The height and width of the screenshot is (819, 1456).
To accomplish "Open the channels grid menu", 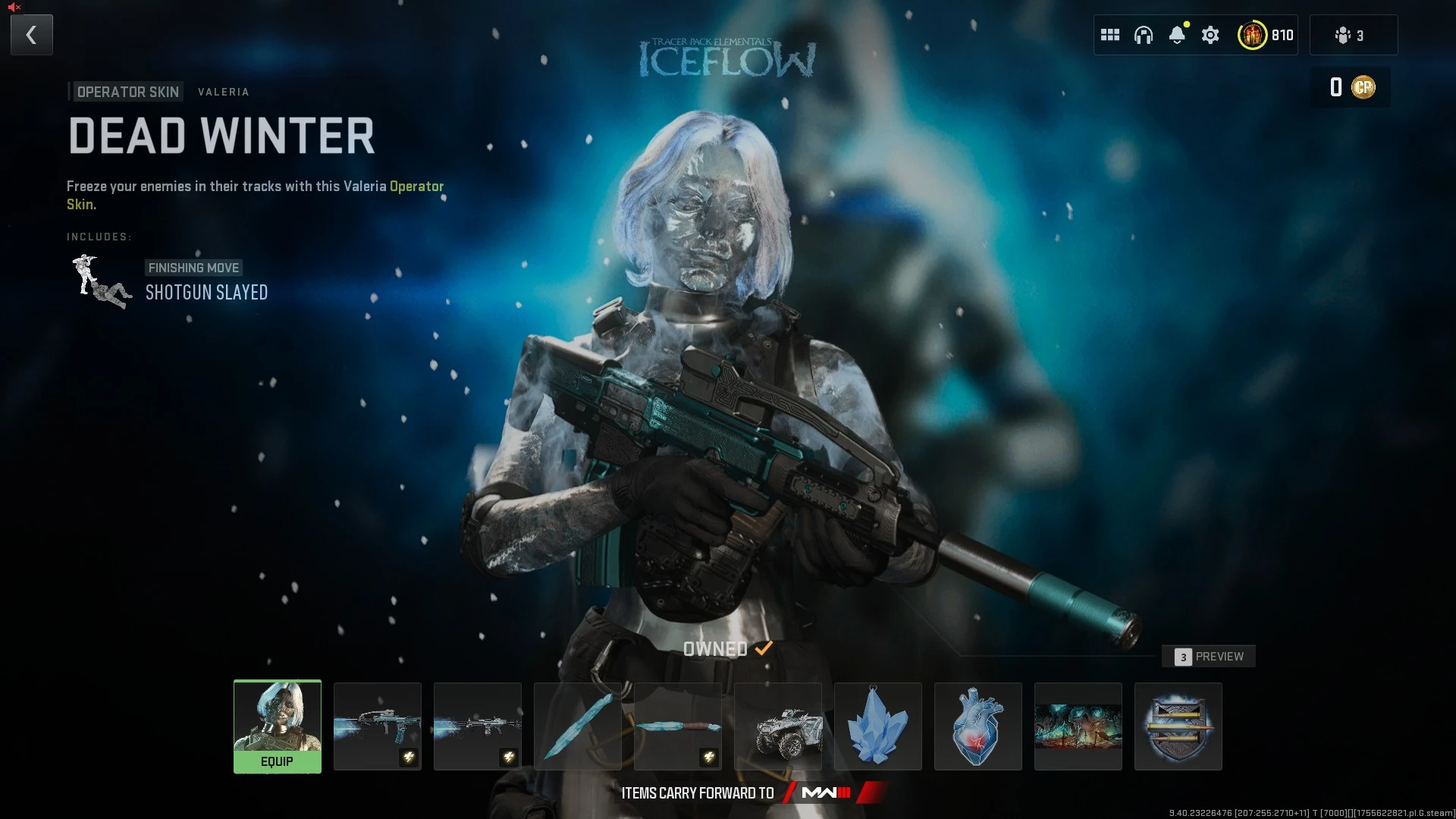I will point(1110,34).
